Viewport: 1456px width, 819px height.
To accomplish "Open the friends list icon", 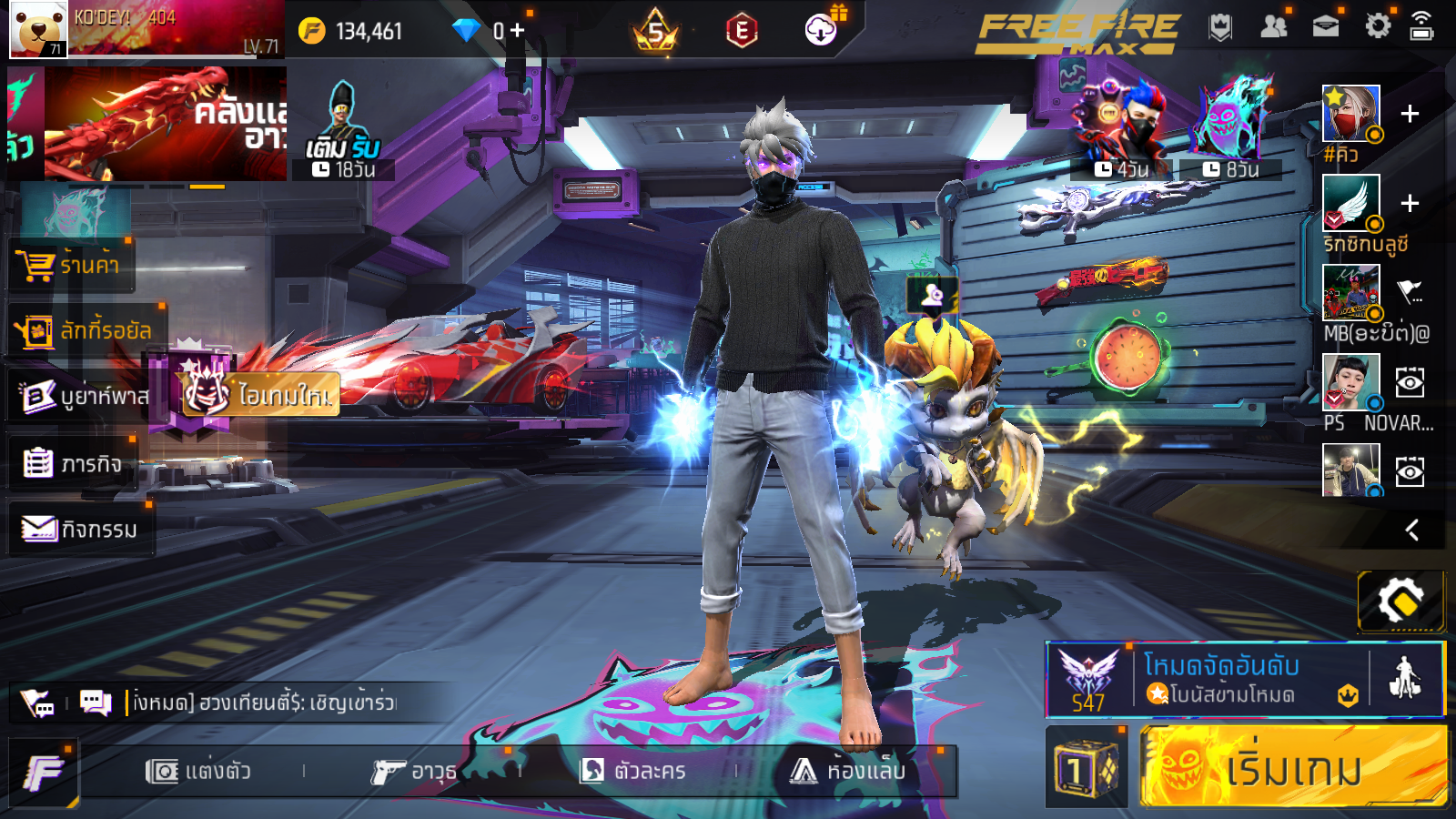I will [1273, 26].
